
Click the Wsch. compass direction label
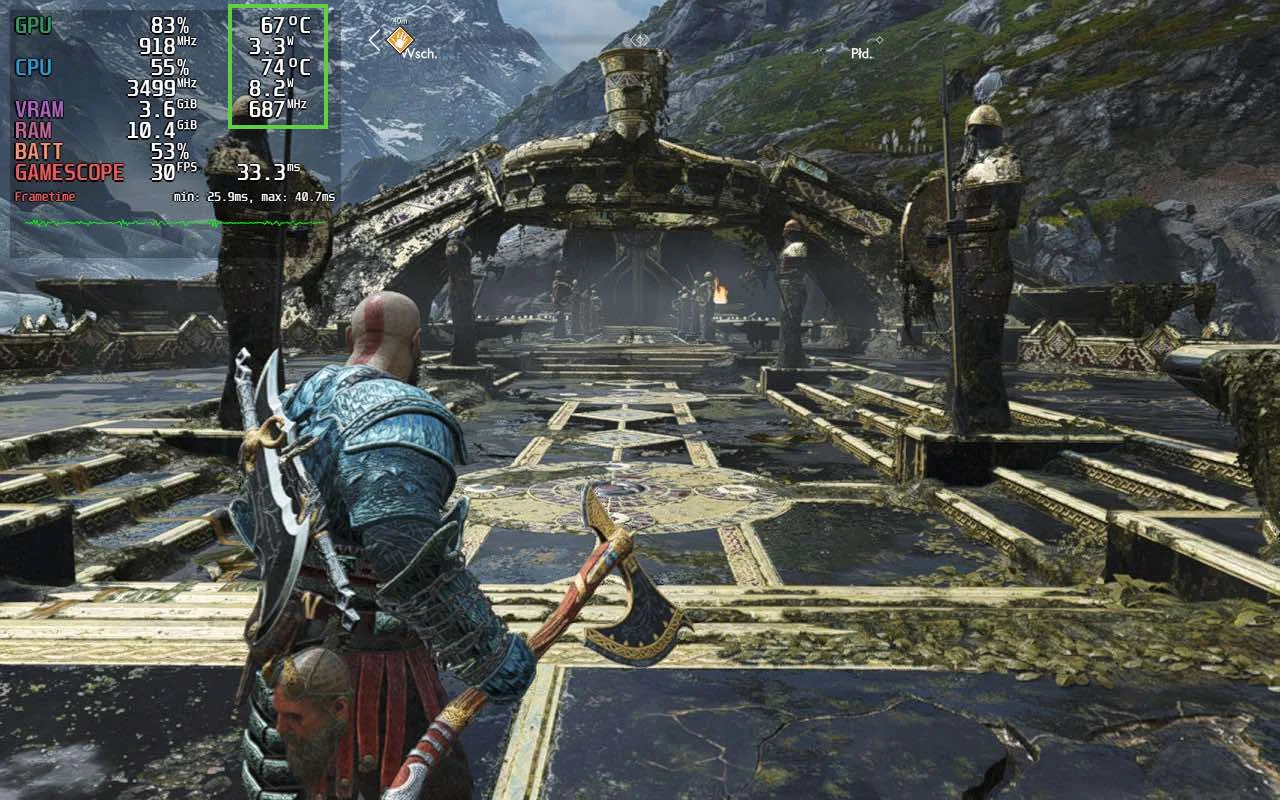419,54
